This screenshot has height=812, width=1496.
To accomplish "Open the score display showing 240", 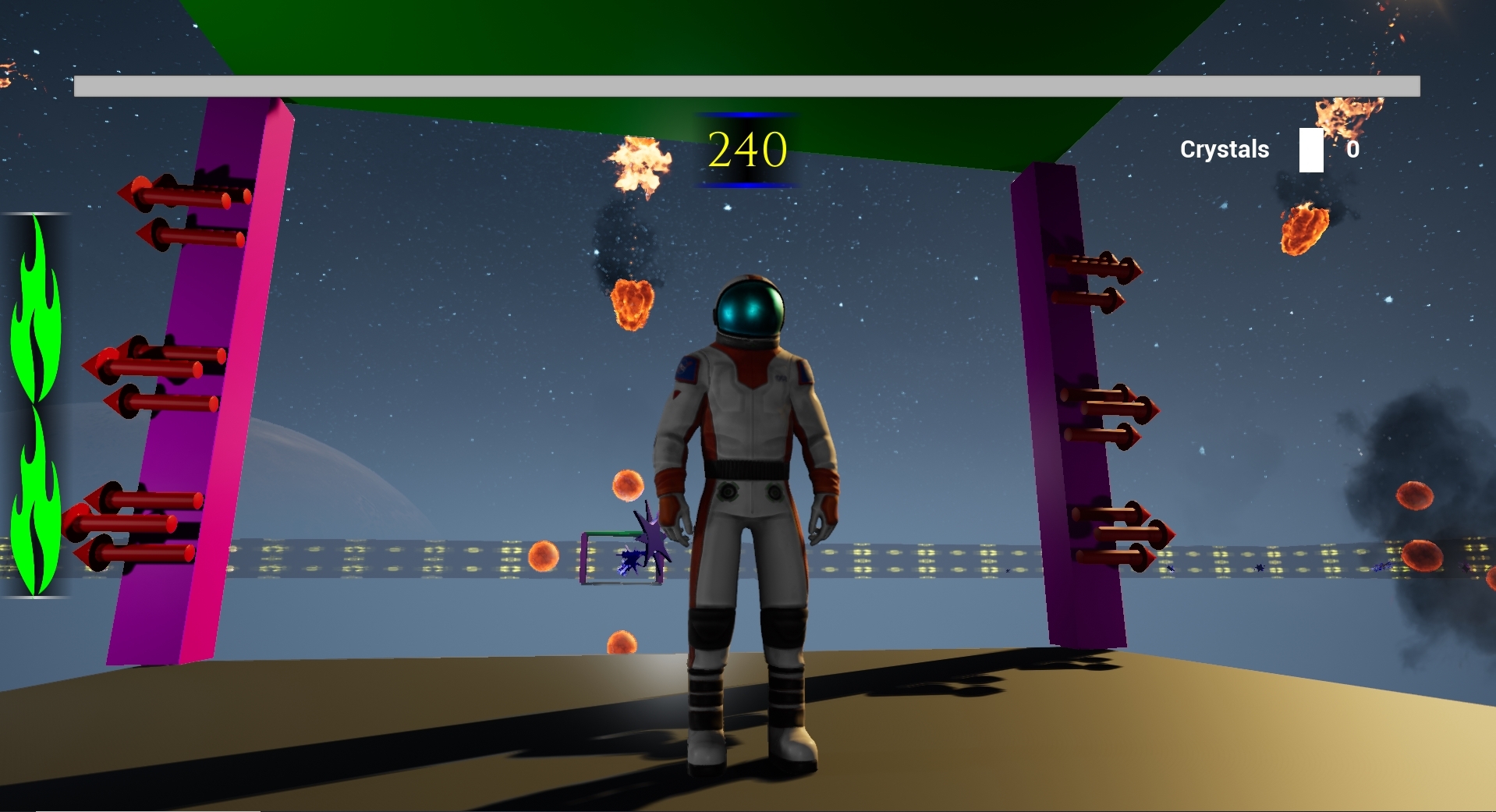I will pyautogui.click(x=746, y=148).
